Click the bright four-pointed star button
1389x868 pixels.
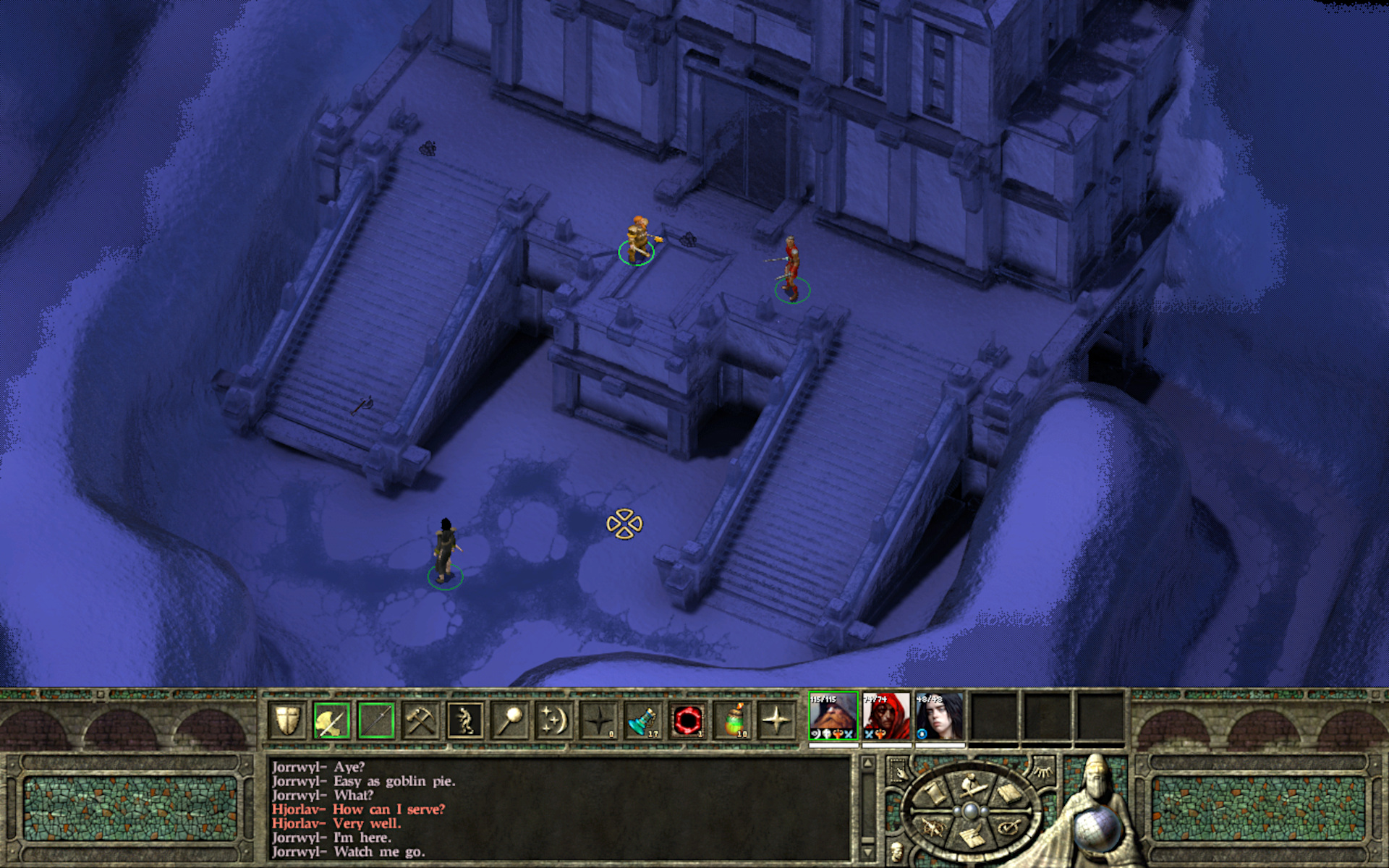777,720
